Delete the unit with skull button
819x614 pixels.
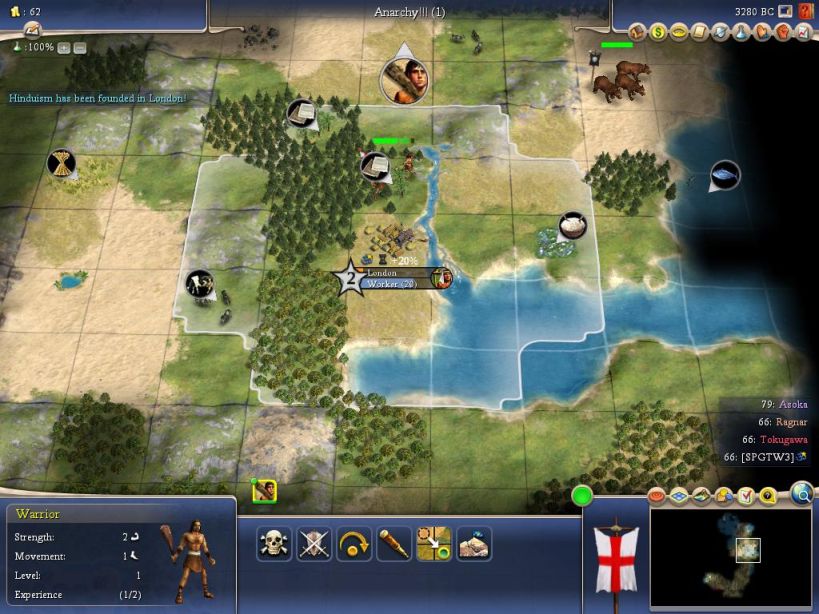(274, 544)
